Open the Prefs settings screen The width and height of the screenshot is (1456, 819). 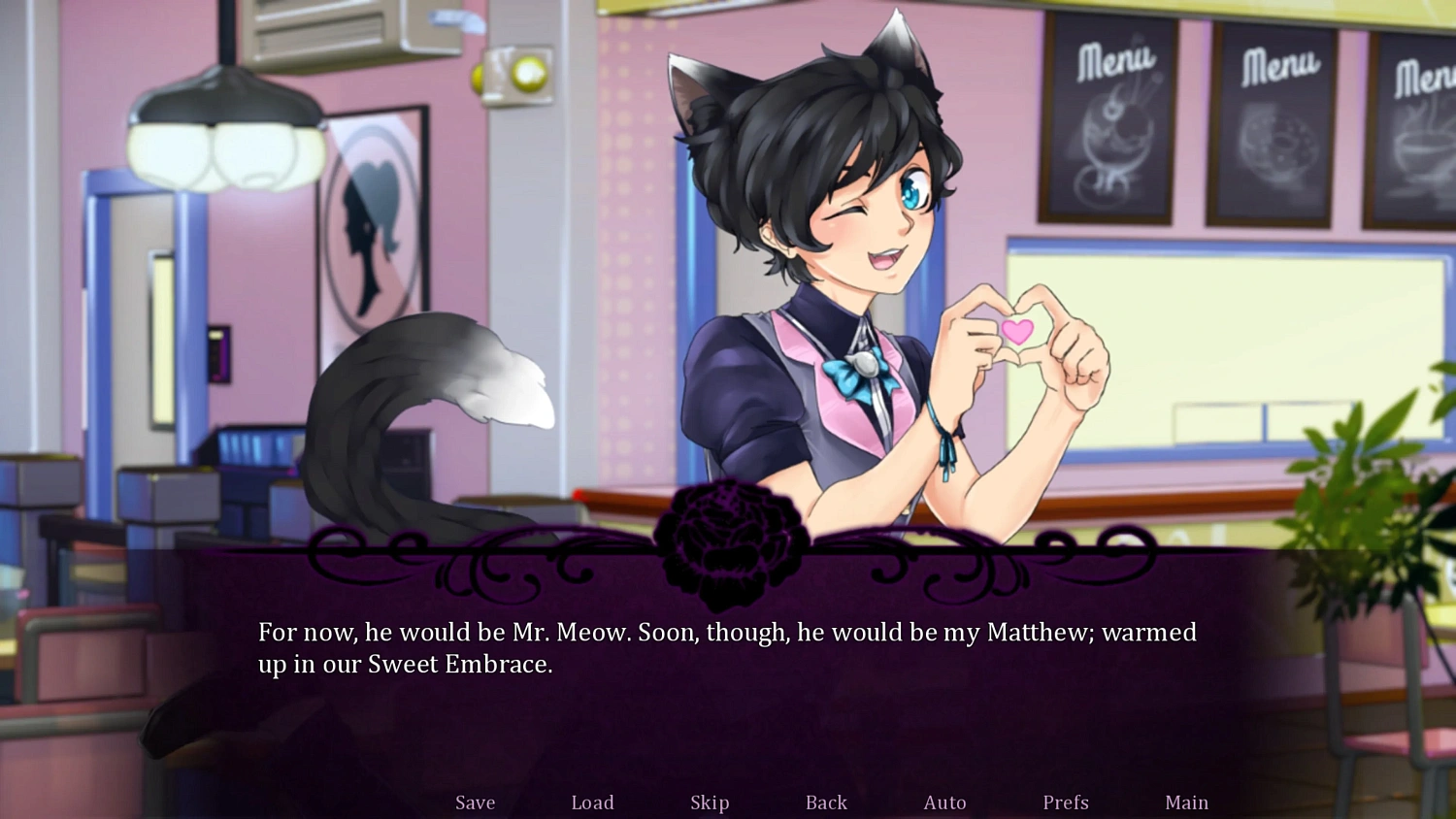1065,803
